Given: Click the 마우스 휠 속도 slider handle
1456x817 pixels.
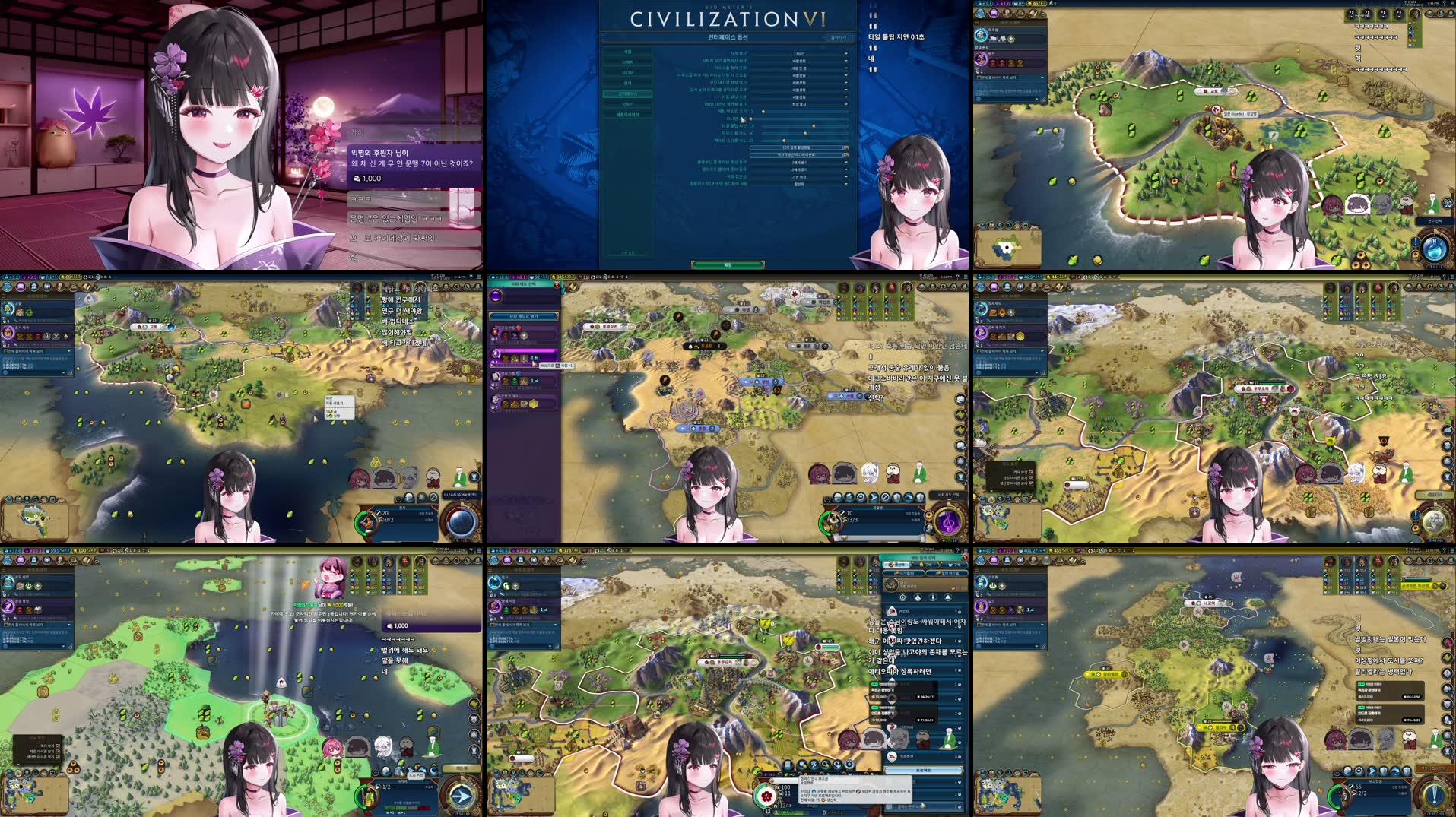Looking at the screenshot, I should (805, 134).
